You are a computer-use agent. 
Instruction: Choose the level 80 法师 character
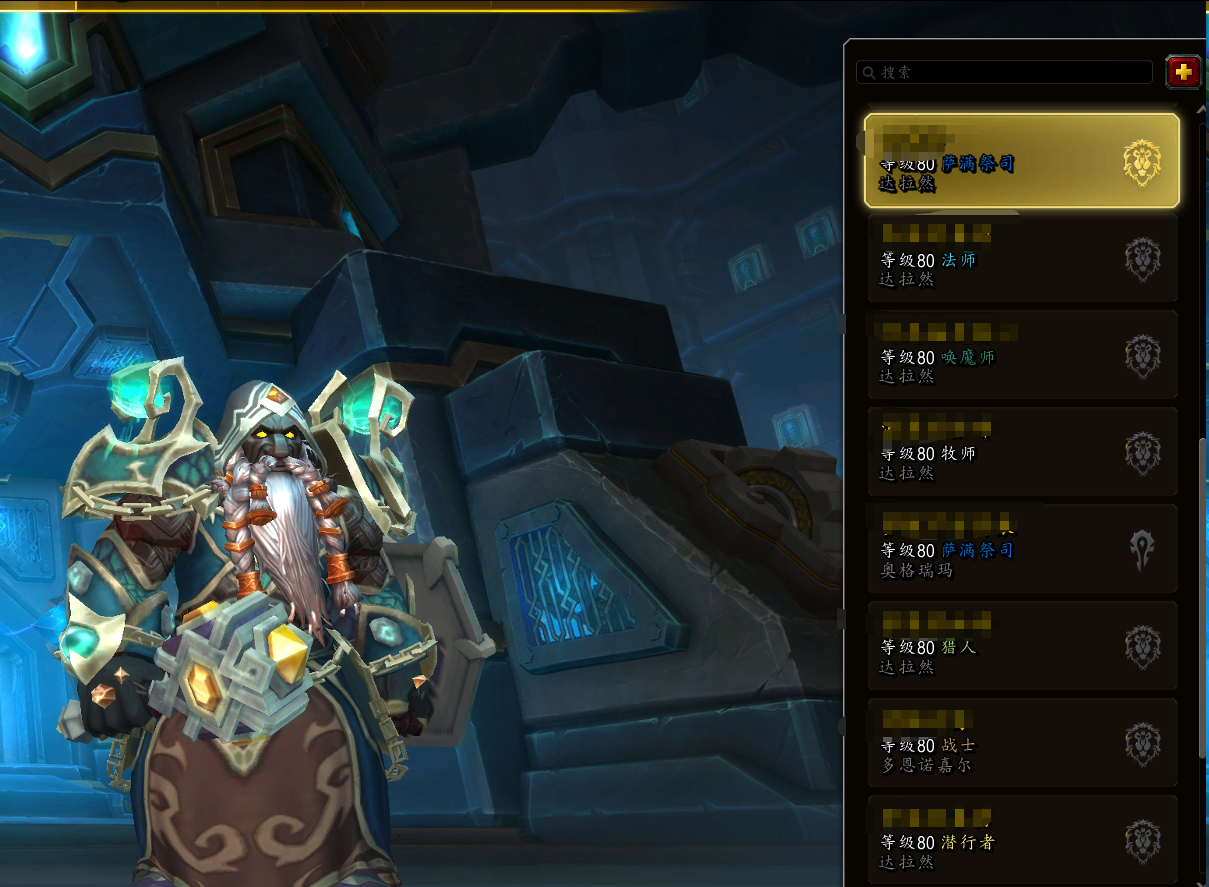1021,258
